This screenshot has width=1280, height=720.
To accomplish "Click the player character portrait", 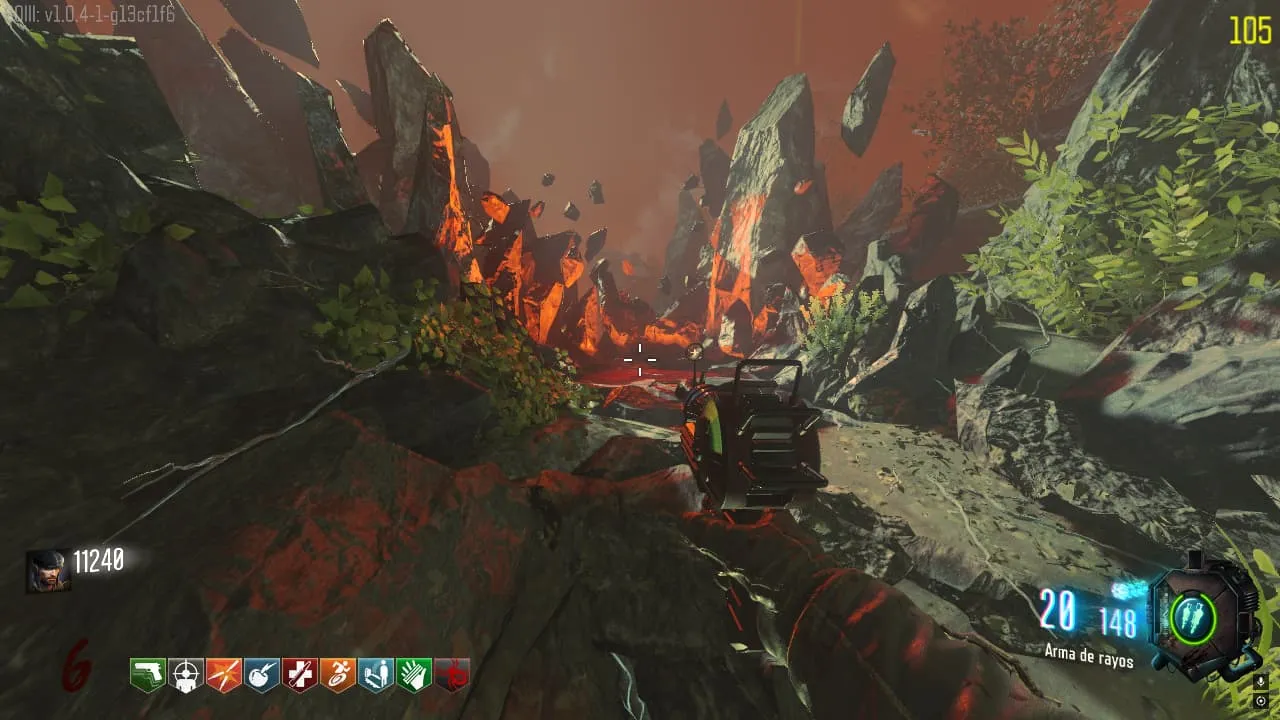I will [x=48, y=571].
